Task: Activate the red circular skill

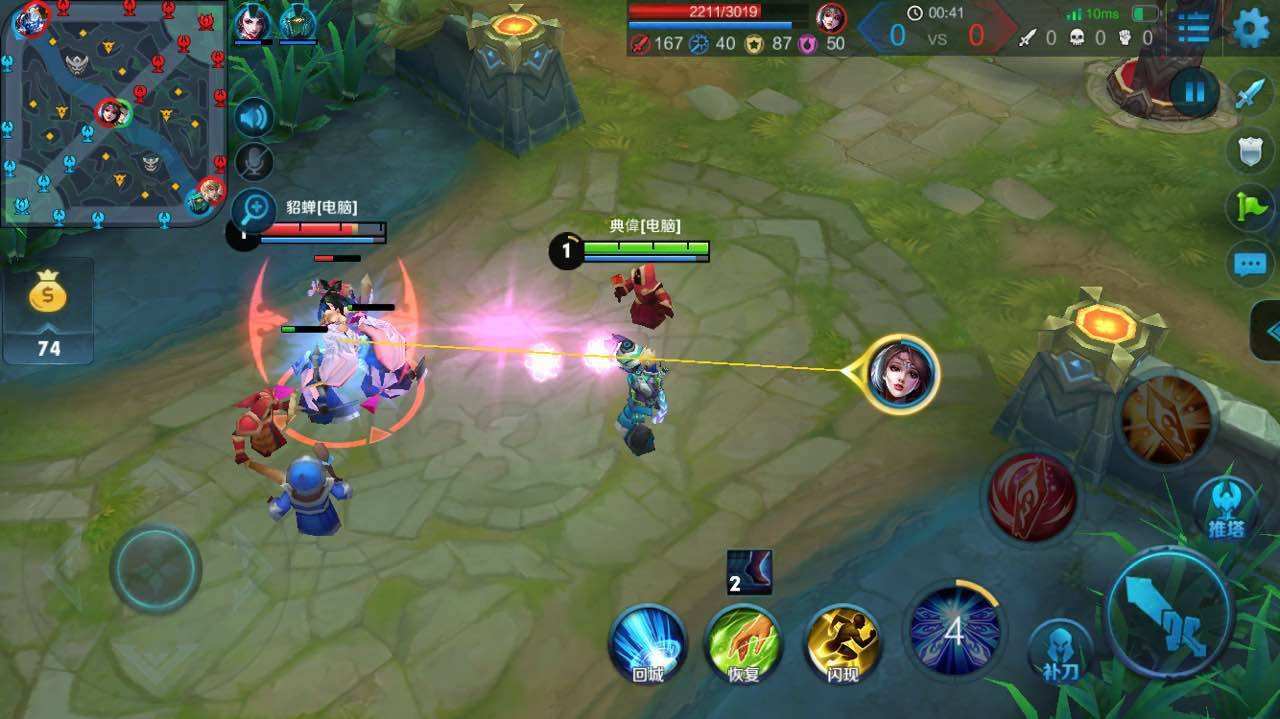Action: 1031,496
